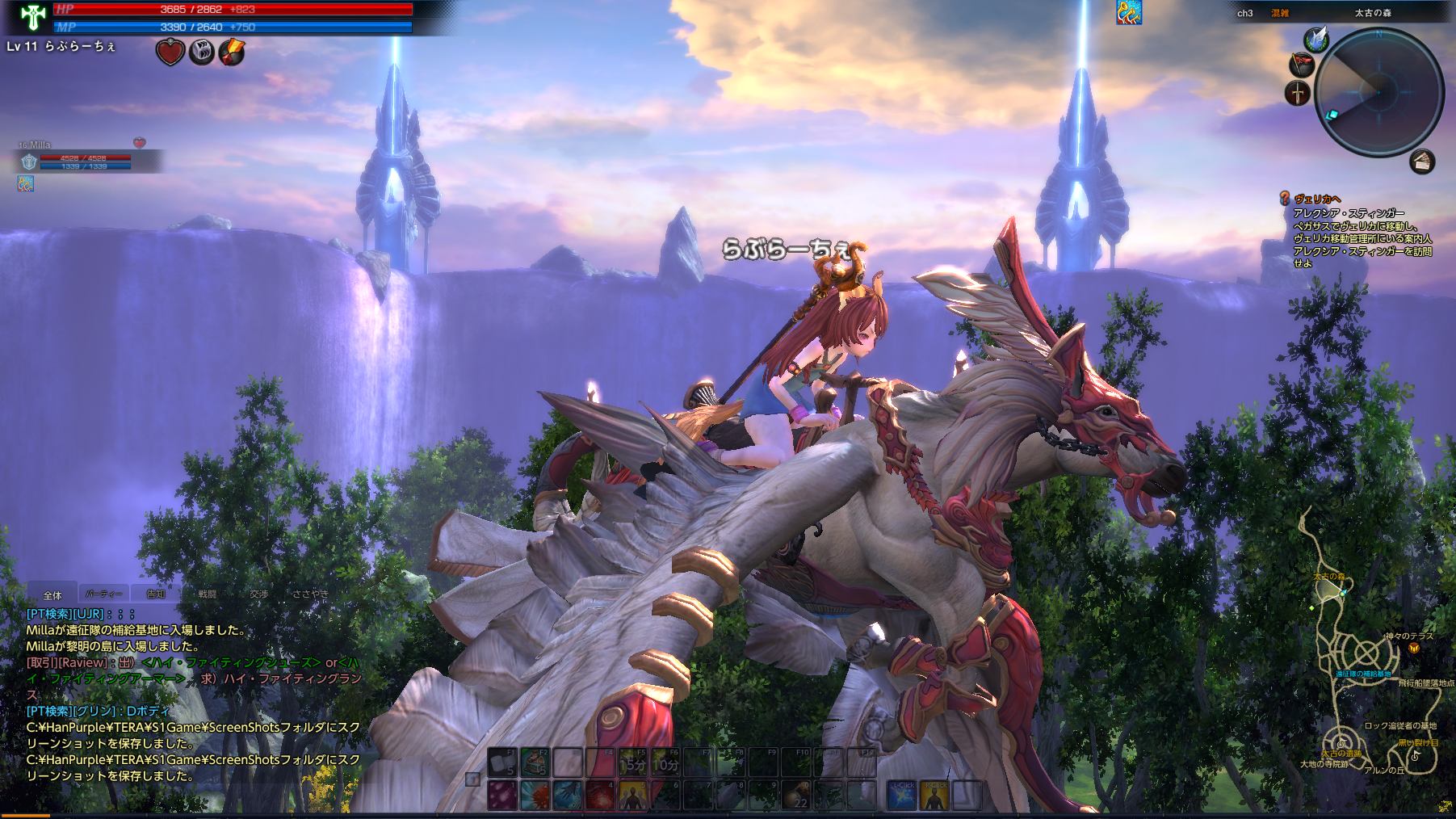Screen dimensions: 1456x819
Task: Select the ヴェリカへ quest tracker entry
Action: coord(1317,199)
